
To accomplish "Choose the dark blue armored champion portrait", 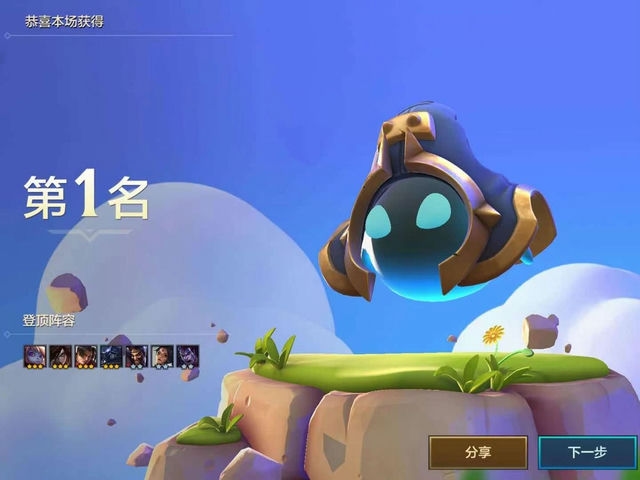I will 111,355.
